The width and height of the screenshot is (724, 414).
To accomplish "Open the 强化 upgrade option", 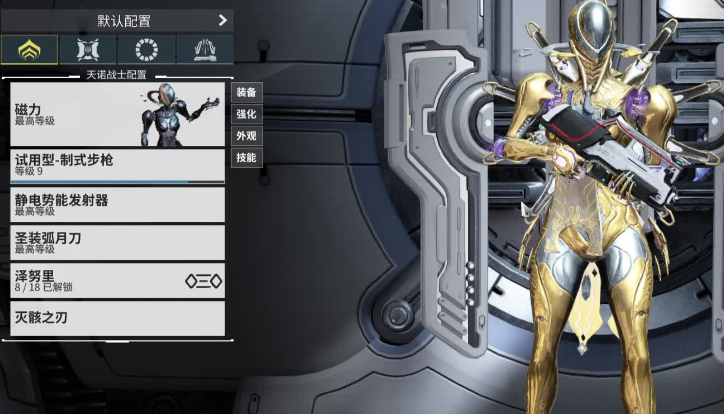I will click(246, 114).
